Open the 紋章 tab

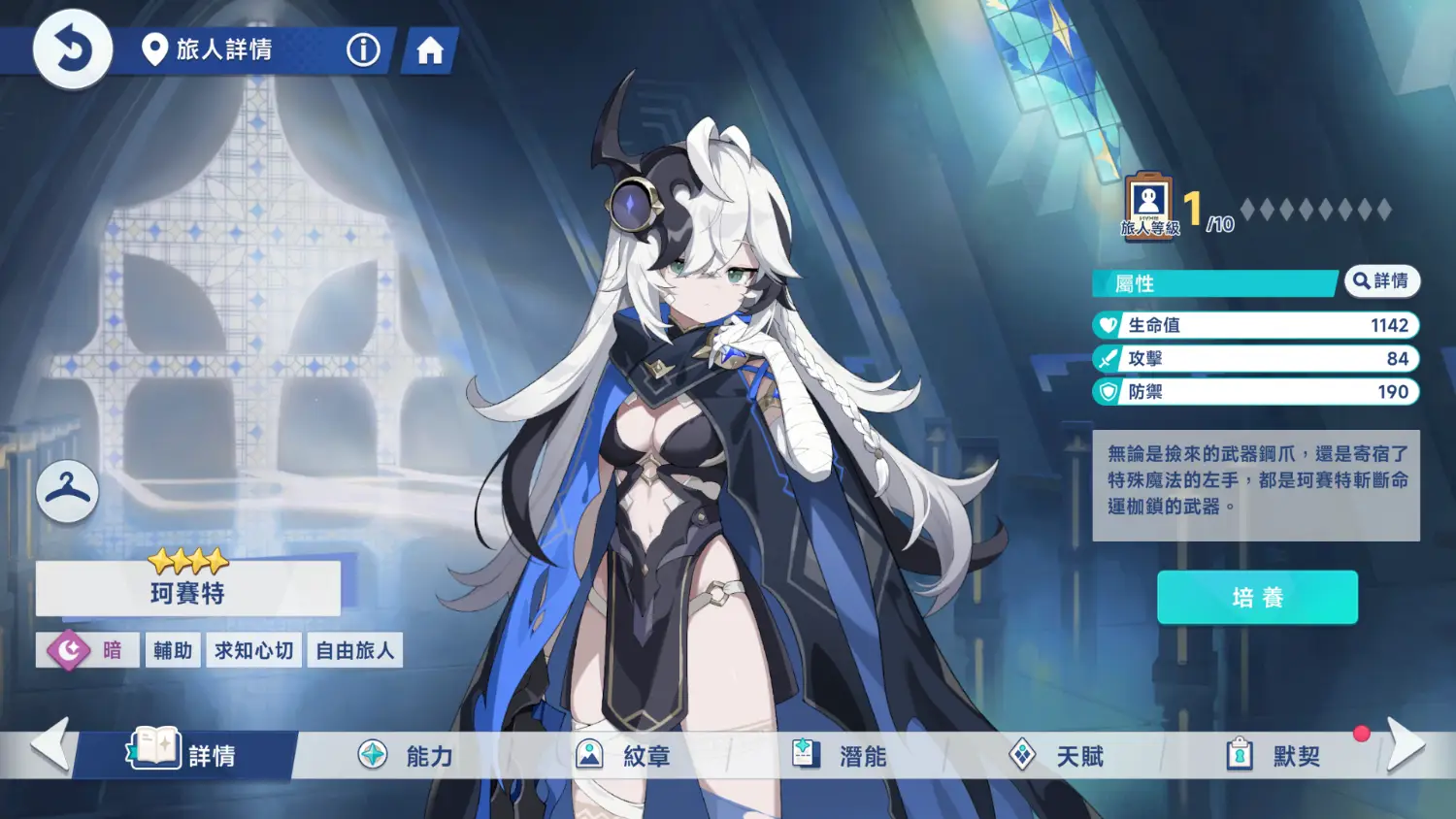pyautogui.click(x=624, y=755)
